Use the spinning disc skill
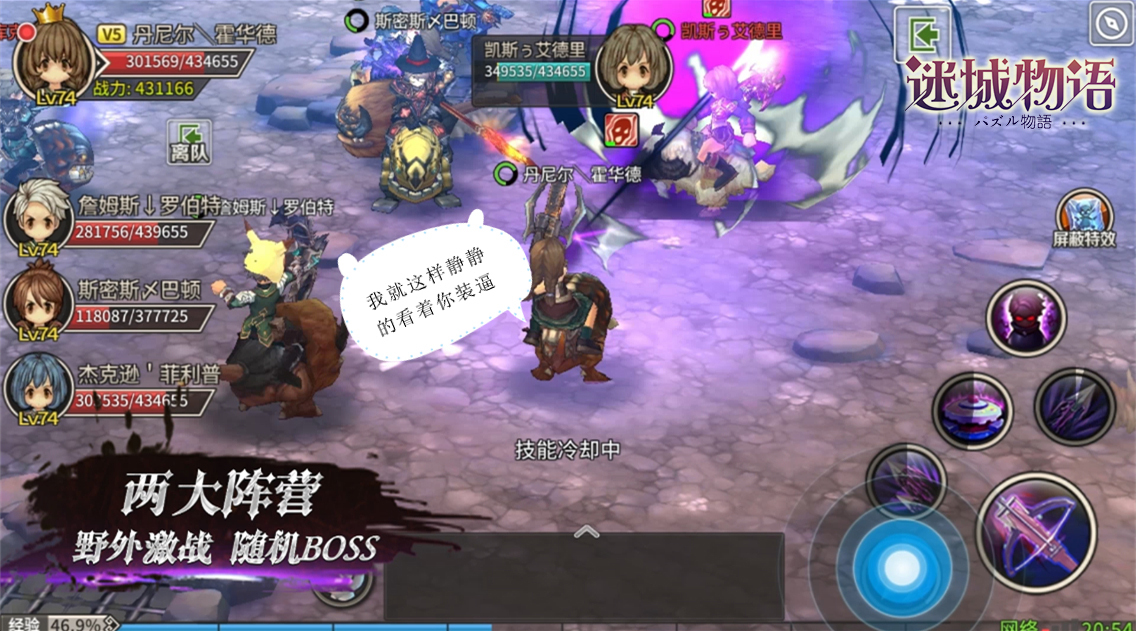Screen dimensions: 1136x631 [x=972, y=410]
